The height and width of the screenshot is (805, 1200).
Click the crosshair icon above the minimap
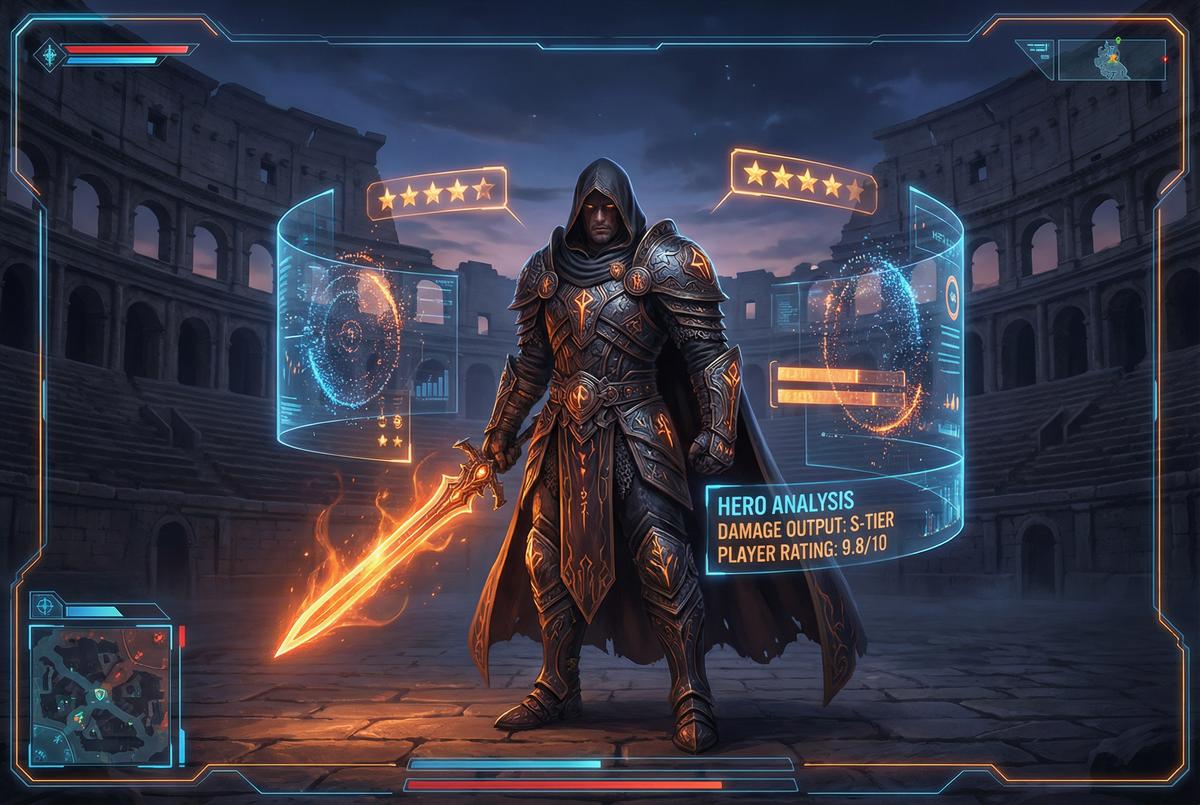click(46, 605)
